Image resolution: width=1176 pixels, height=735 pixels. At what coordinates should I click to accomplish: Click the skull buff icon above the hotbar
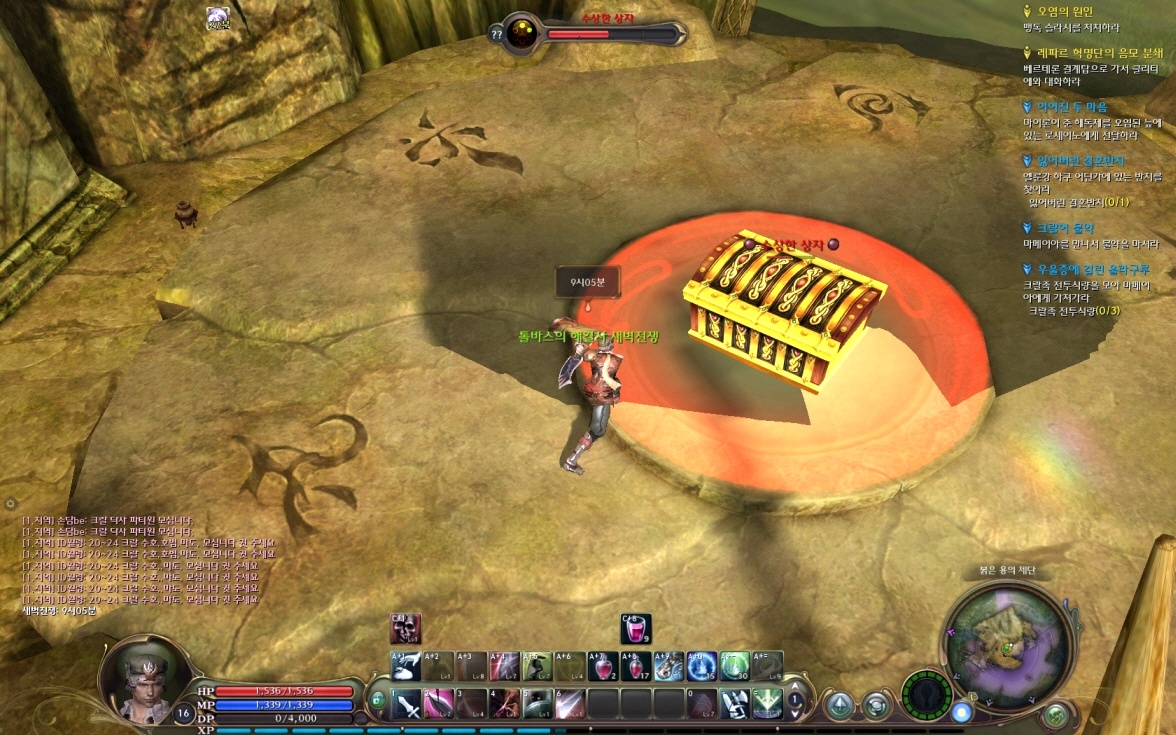[406, 629]
